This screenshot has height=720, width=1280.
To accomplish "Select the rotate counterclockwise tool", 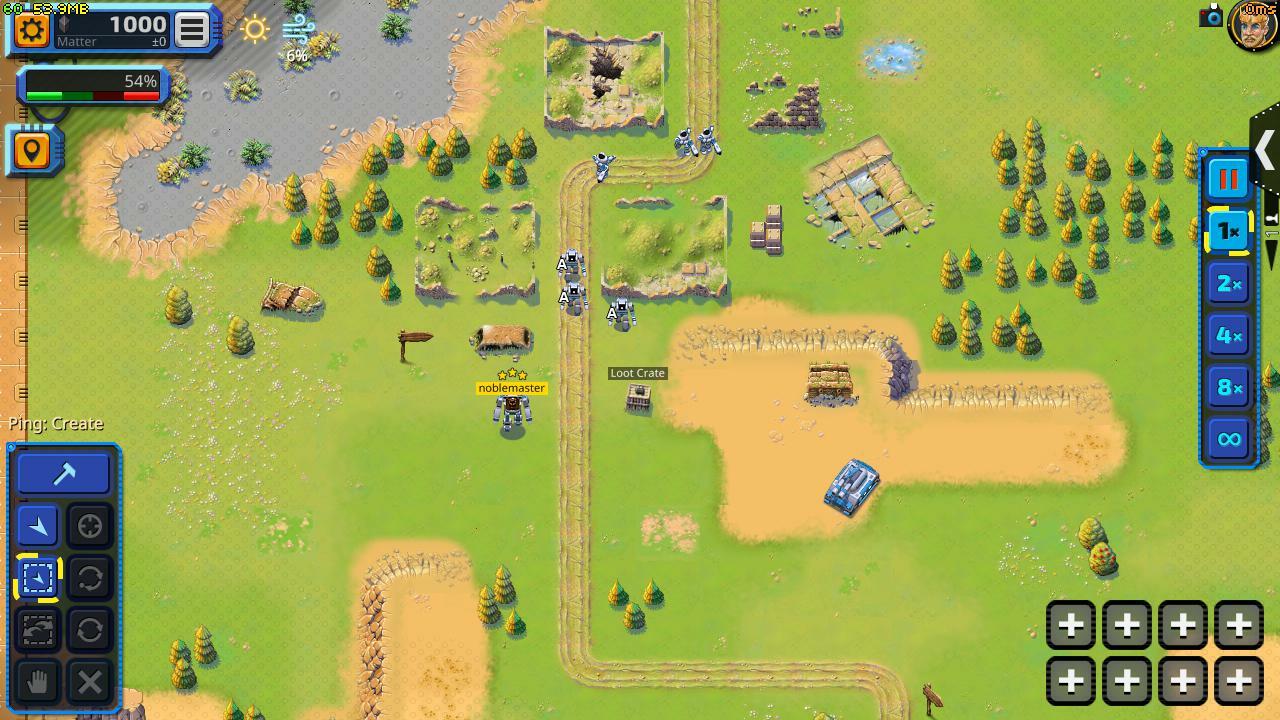I will [89, 577].
